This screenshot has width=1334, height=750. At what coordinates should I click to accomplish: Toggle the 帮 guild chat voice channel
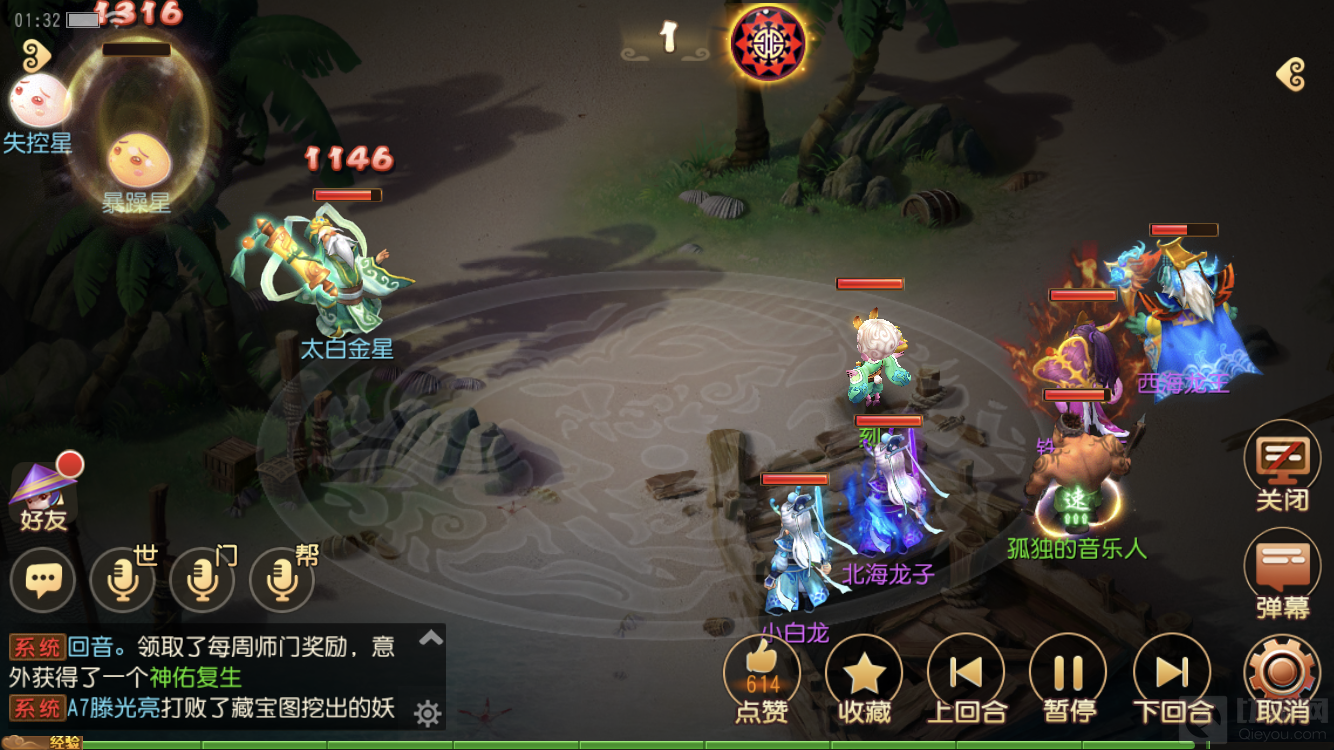[281, 578]
